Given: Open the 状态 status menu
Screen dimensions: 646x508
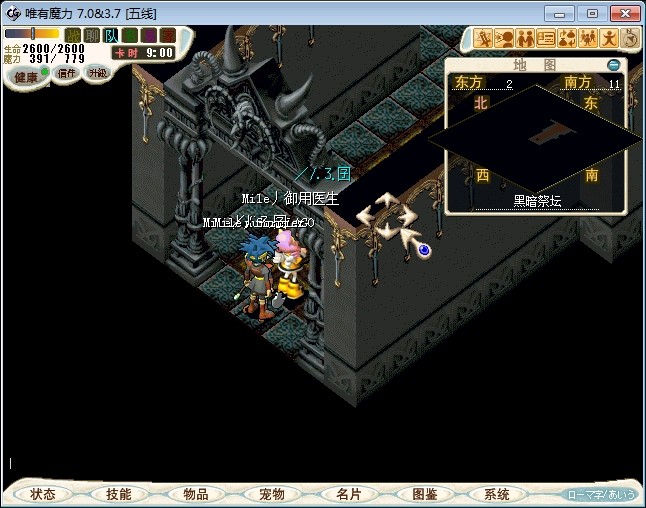Looking at the screenshot, I should point(43,494).
